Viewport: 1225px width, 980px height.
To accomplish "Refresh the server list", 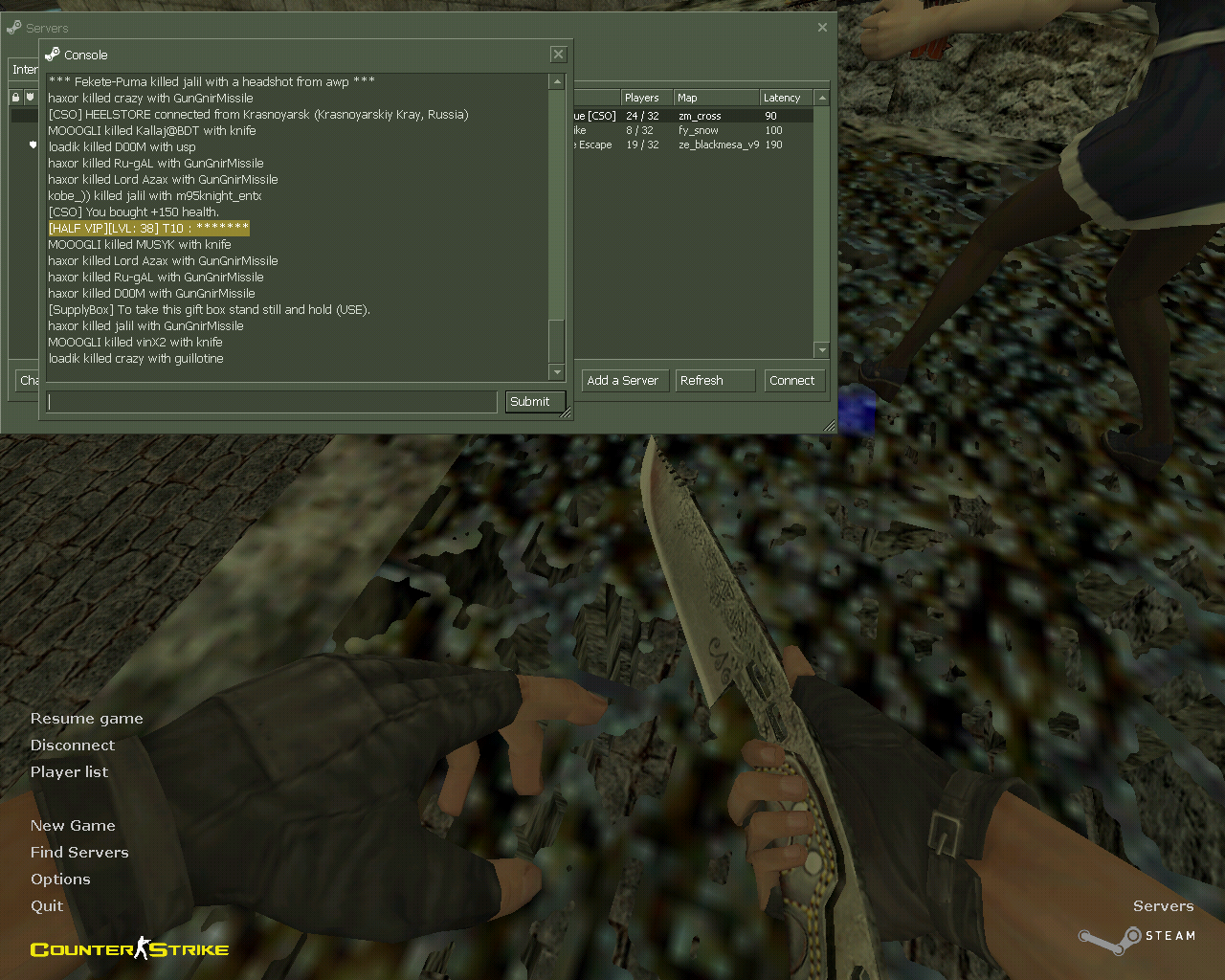I will pyautogui.click(x=714, y=381).
